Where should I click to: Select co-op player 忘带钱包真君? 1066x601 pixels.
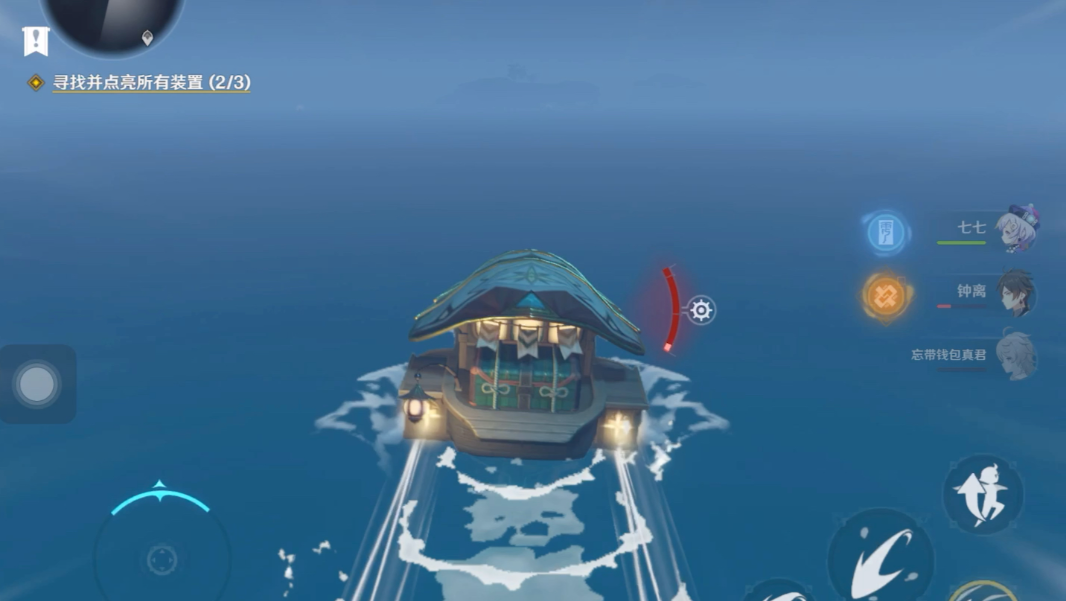[1016, 356]
